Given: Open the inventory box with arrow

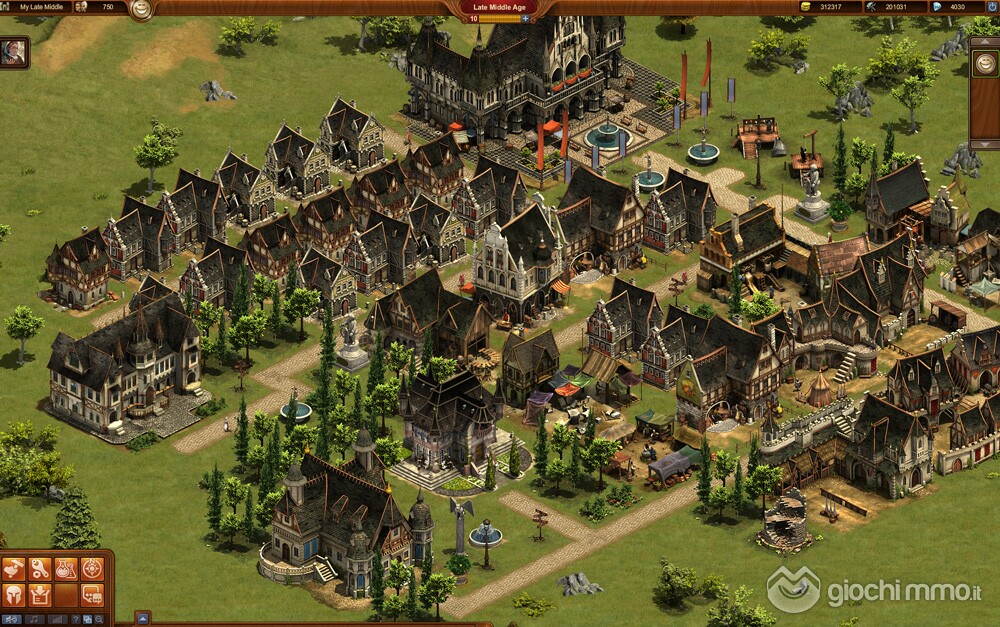Looking at the screenshot, I should [39, 595].
